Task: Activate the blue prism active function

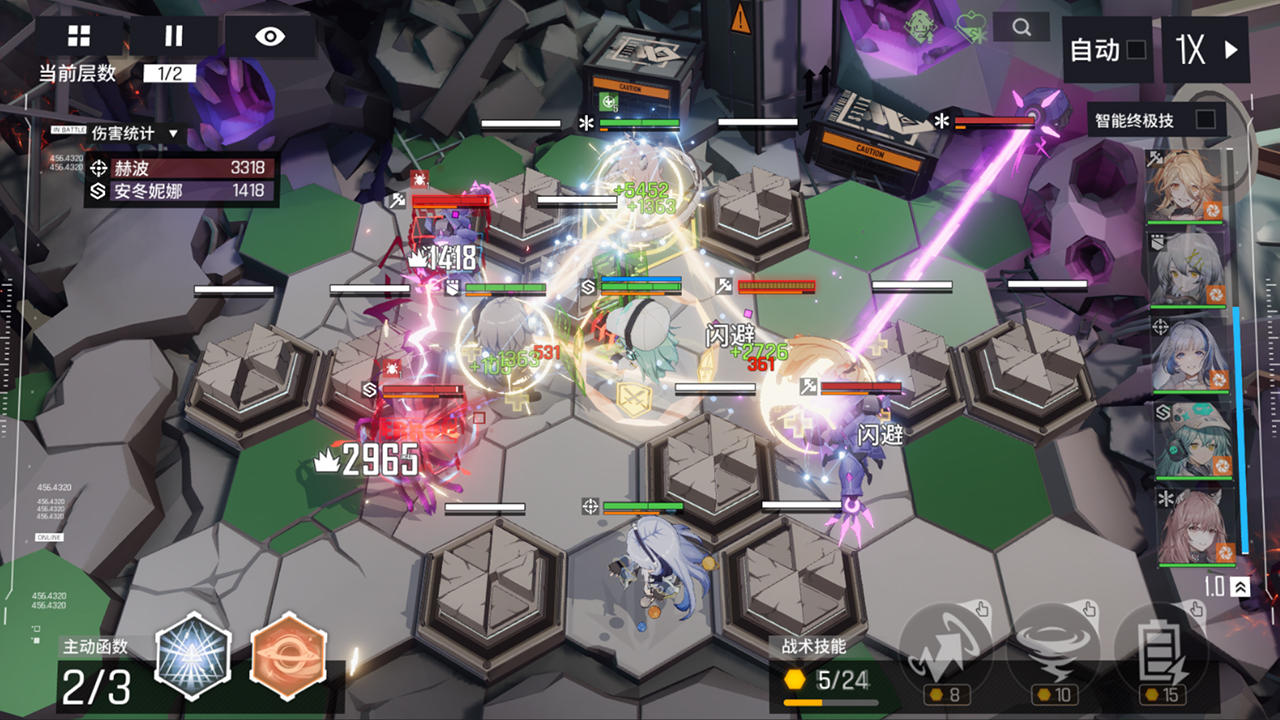Action: pyautogui.click(x=193, y=655)
